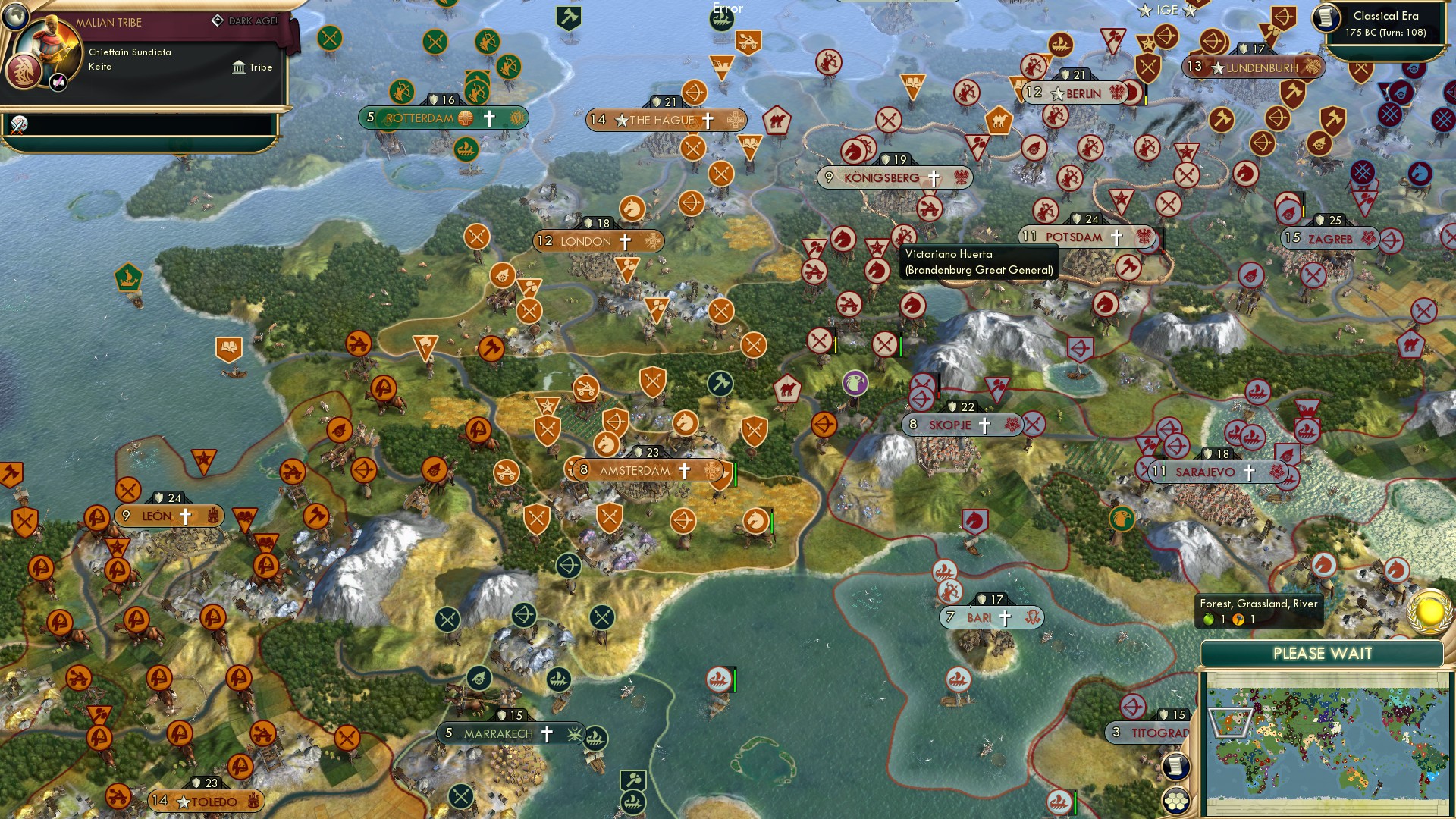Open the notification scroll above the minimap
Screen dimensions: 1456x819
(x=1176, y=765)
